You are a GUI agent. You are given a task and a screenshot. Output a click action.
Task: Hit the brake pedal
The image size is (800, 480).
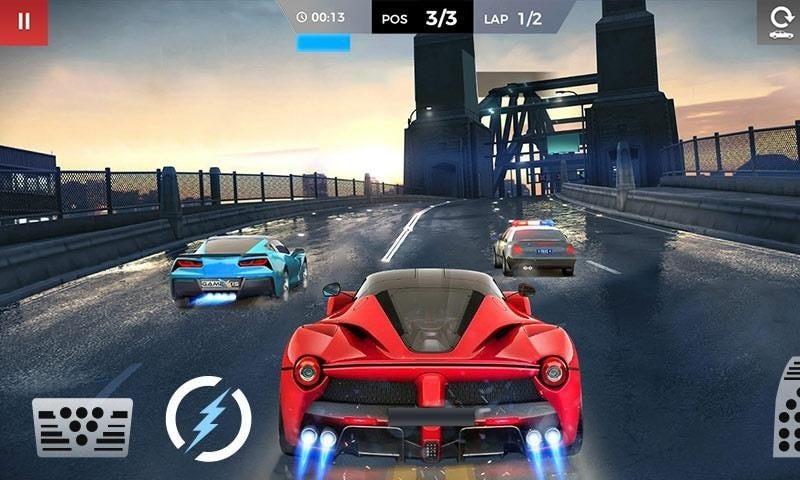pyautogui.click(x=82, y=426)
